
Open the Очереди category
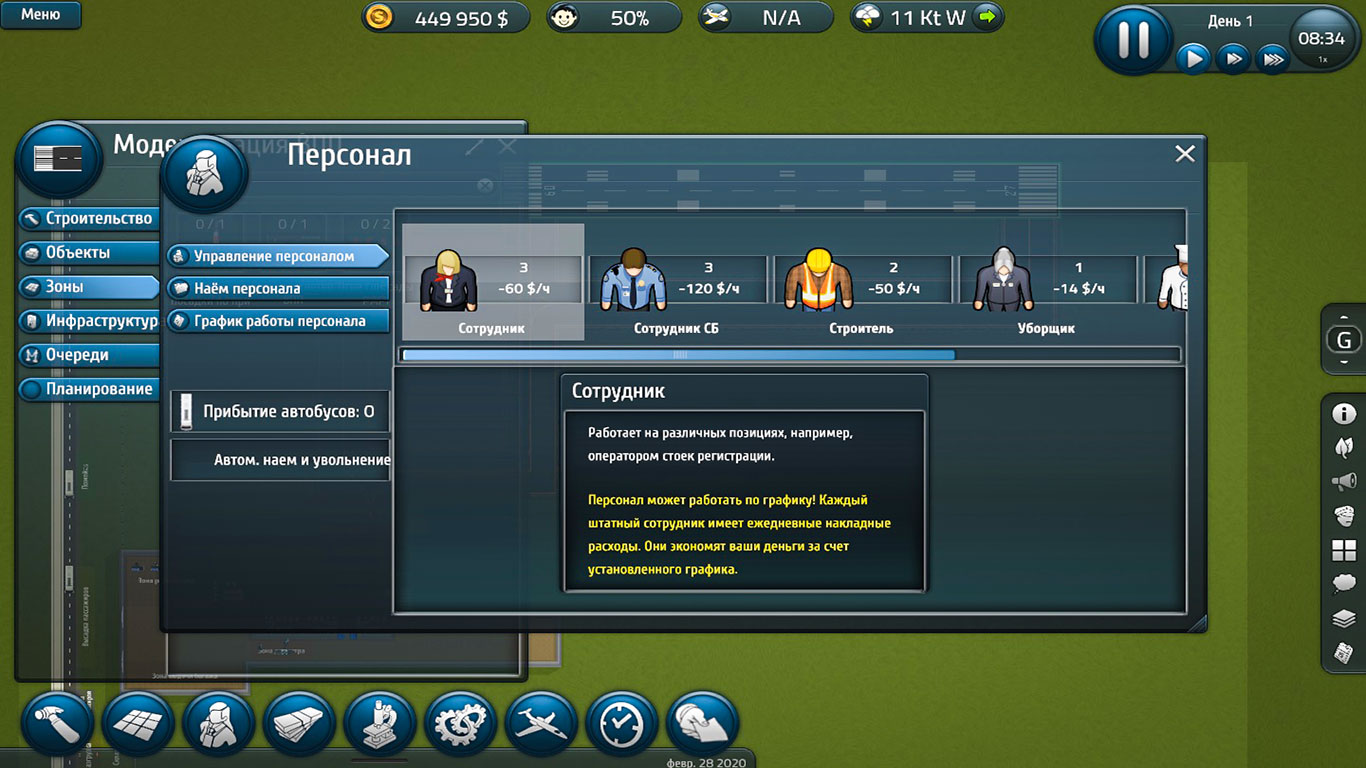click(89, 355)
